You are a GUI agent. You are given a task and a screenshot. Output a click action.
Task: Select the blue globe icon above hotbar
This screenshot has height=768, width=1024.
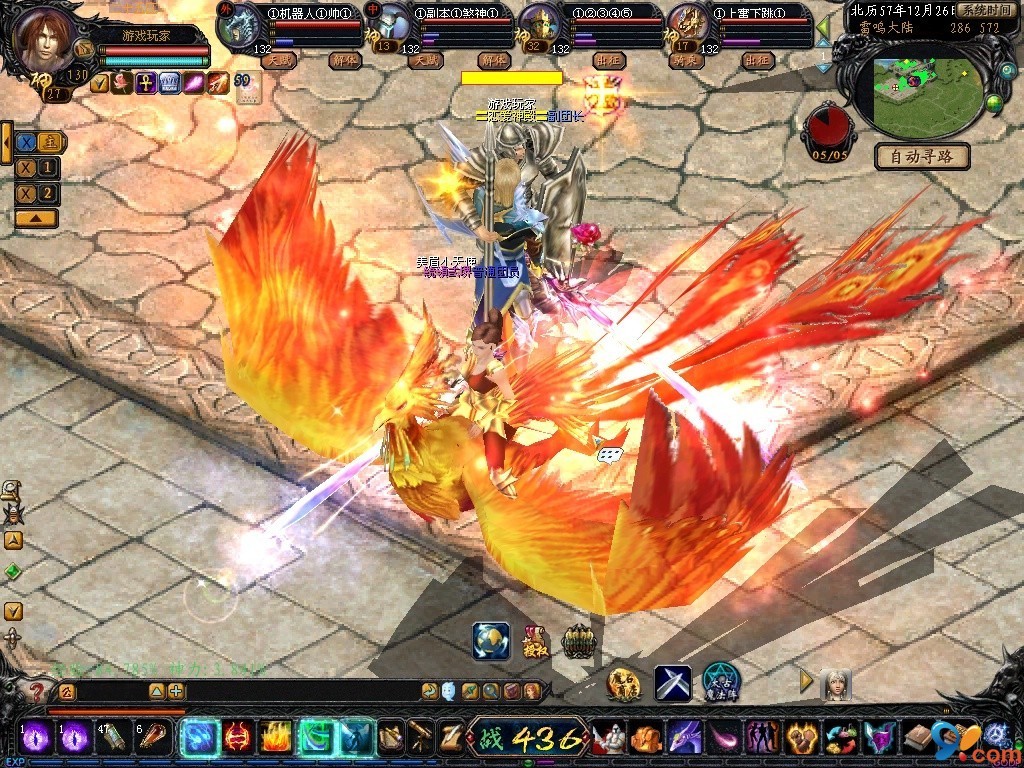(490, 641)
